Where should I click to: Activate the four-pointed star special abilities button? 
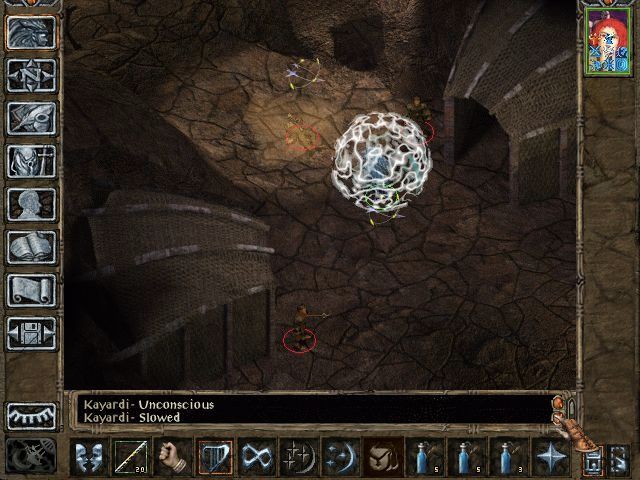click(x=551, y=457)
